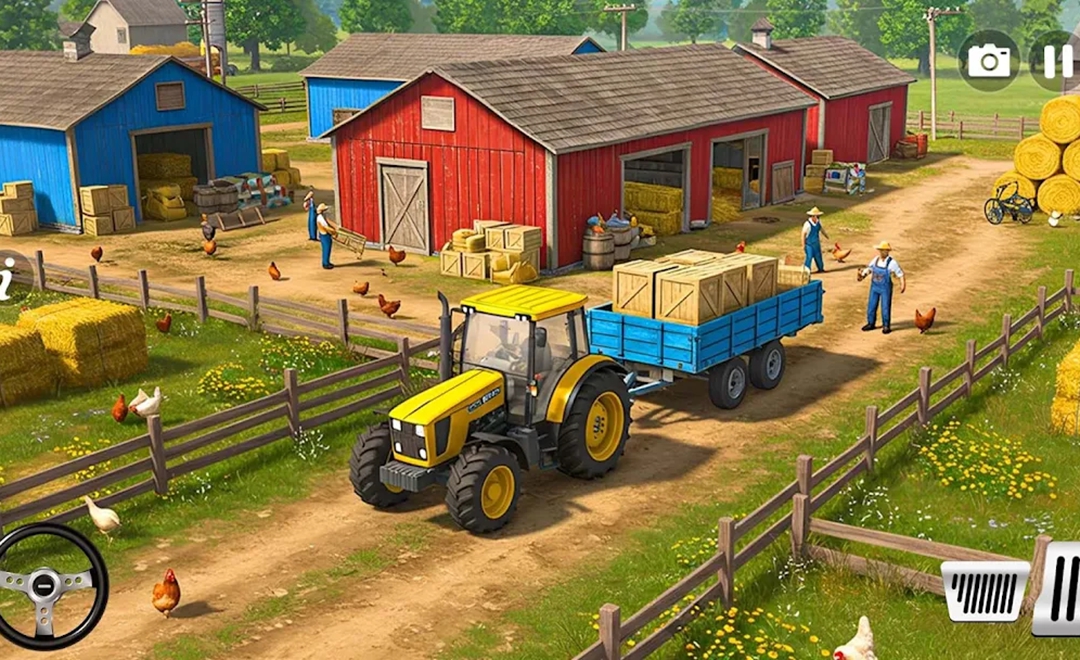Hit the brake pedal
Image resolution: width=1080 pixels, height=660 pixels.
tap(984, 590)
